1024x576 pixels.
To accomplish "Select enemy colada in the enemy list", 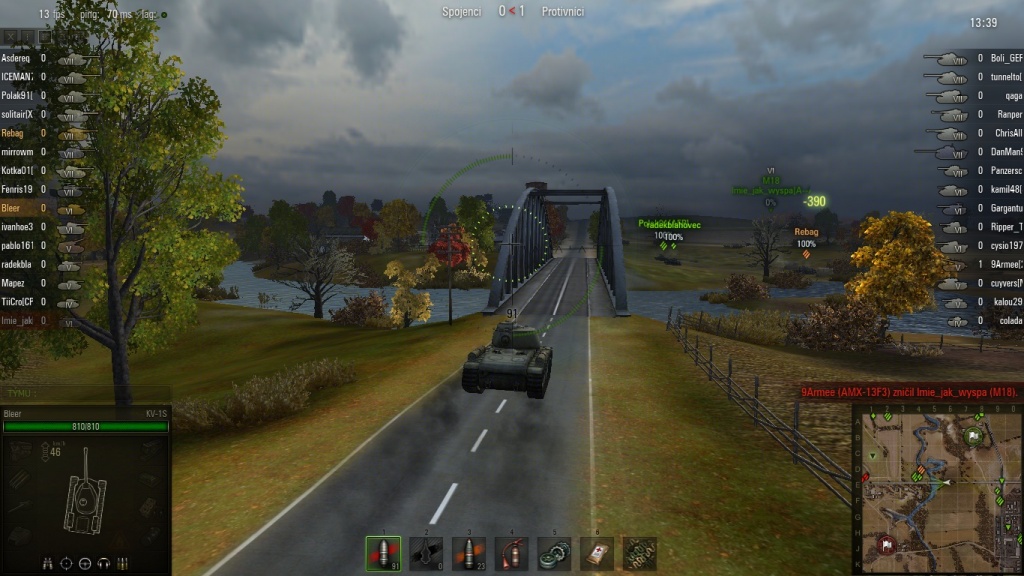I will click(1006, 321).
